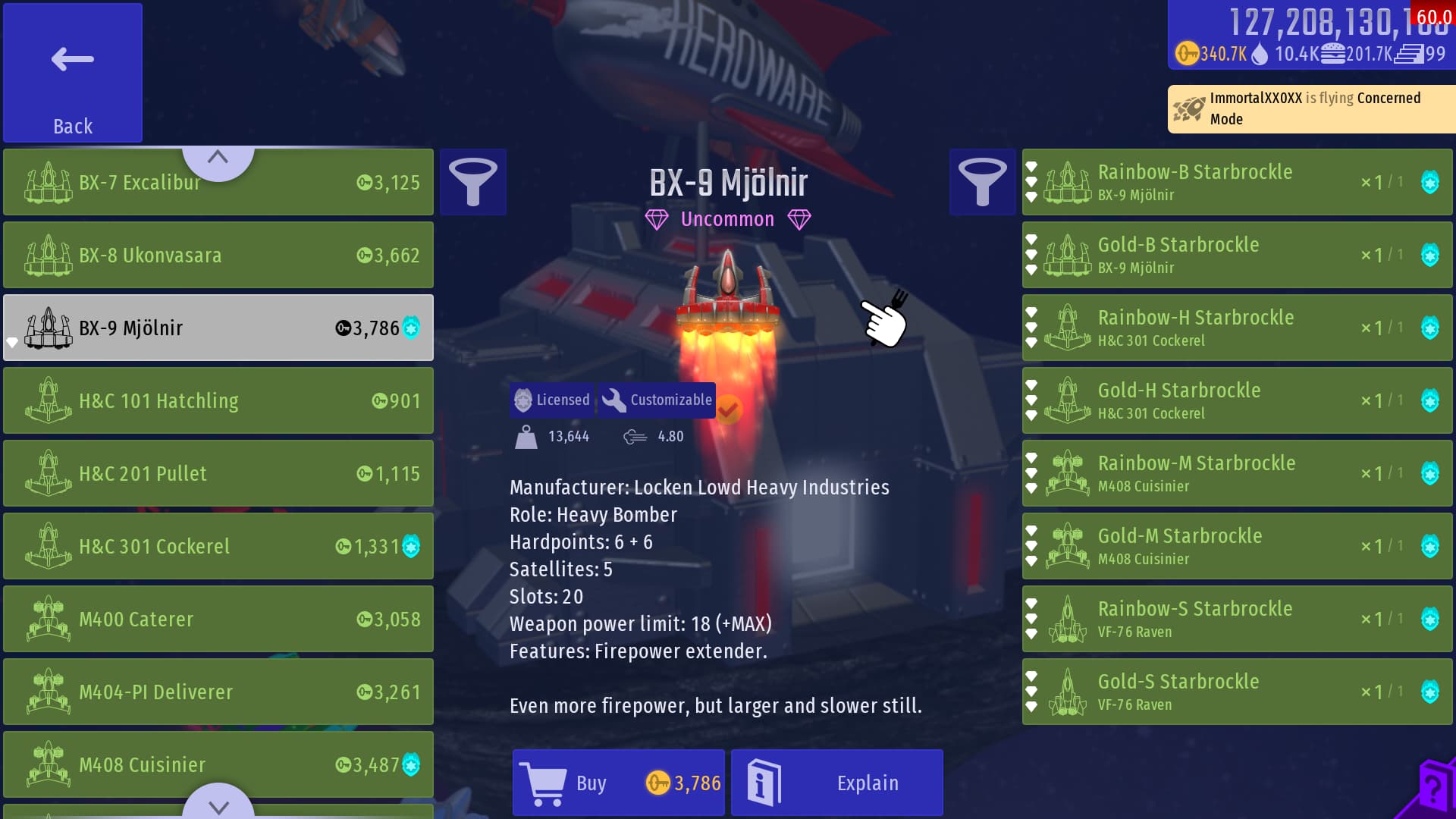Buy the BX-9 Mjölnir for 3,786 keys

click(619, 783)
